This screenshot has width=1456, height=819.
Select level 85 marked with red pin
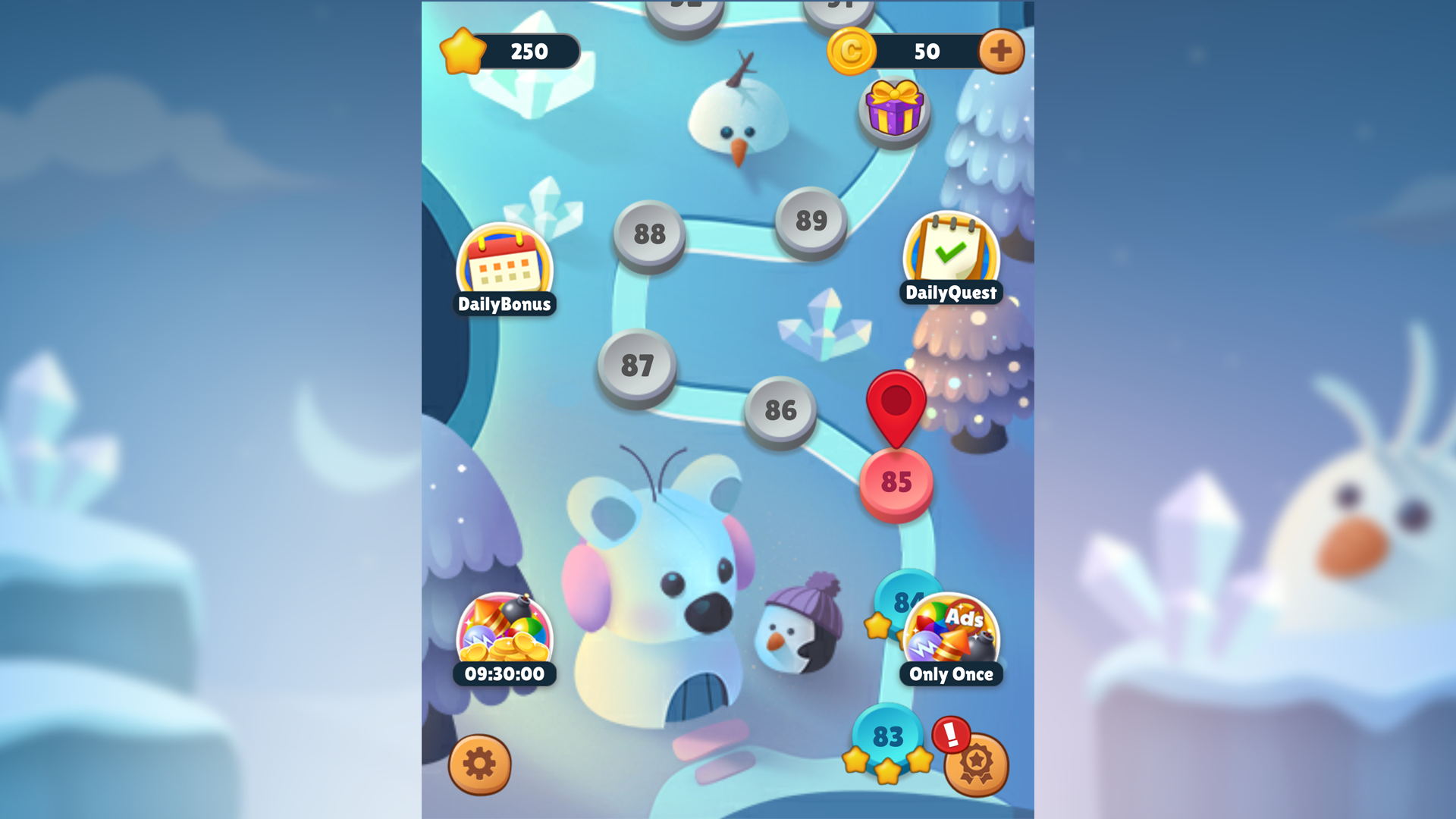point(897,479)
